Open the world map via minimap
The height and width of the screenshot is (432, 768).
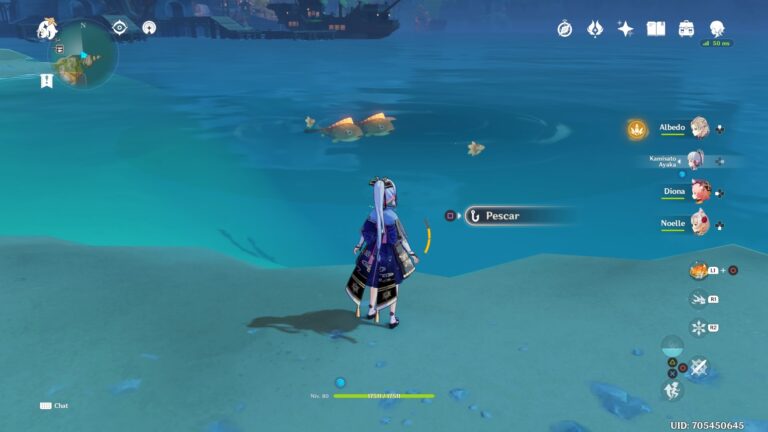(84, 54)
